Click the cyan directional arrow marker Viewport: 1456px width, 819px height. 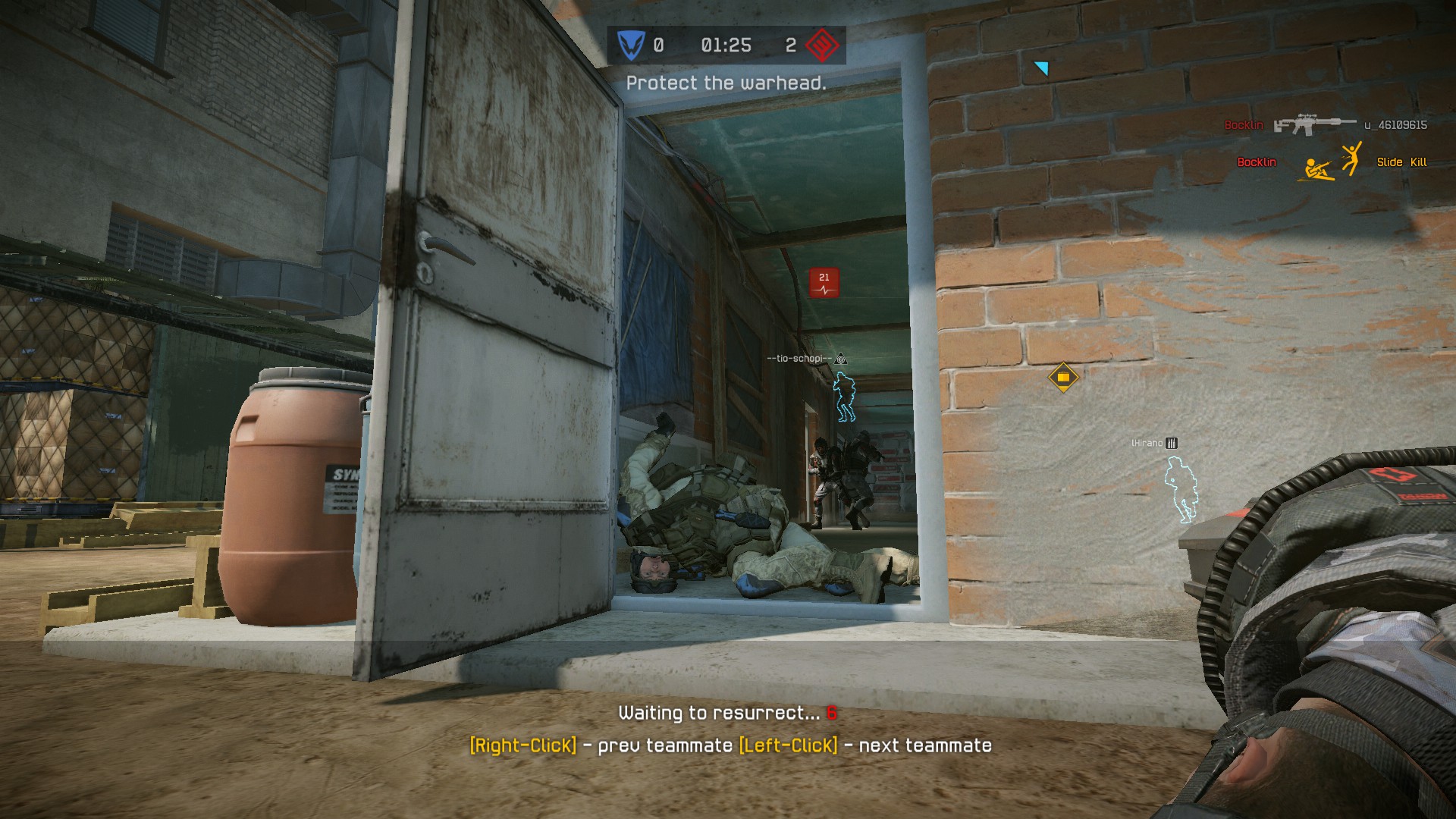[x=1042, y=67]
